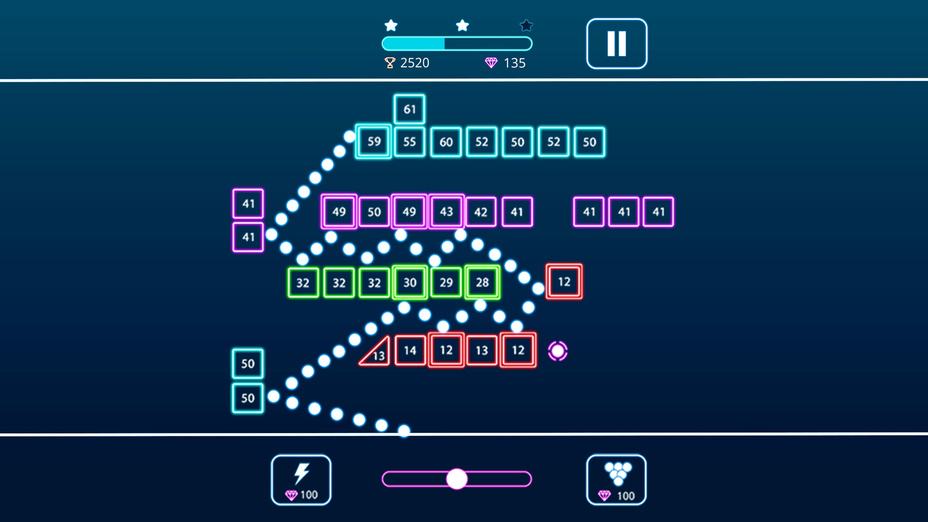Click the aiming slider knob
This screenshot has width=928, height=522.
tap(457, 479)
